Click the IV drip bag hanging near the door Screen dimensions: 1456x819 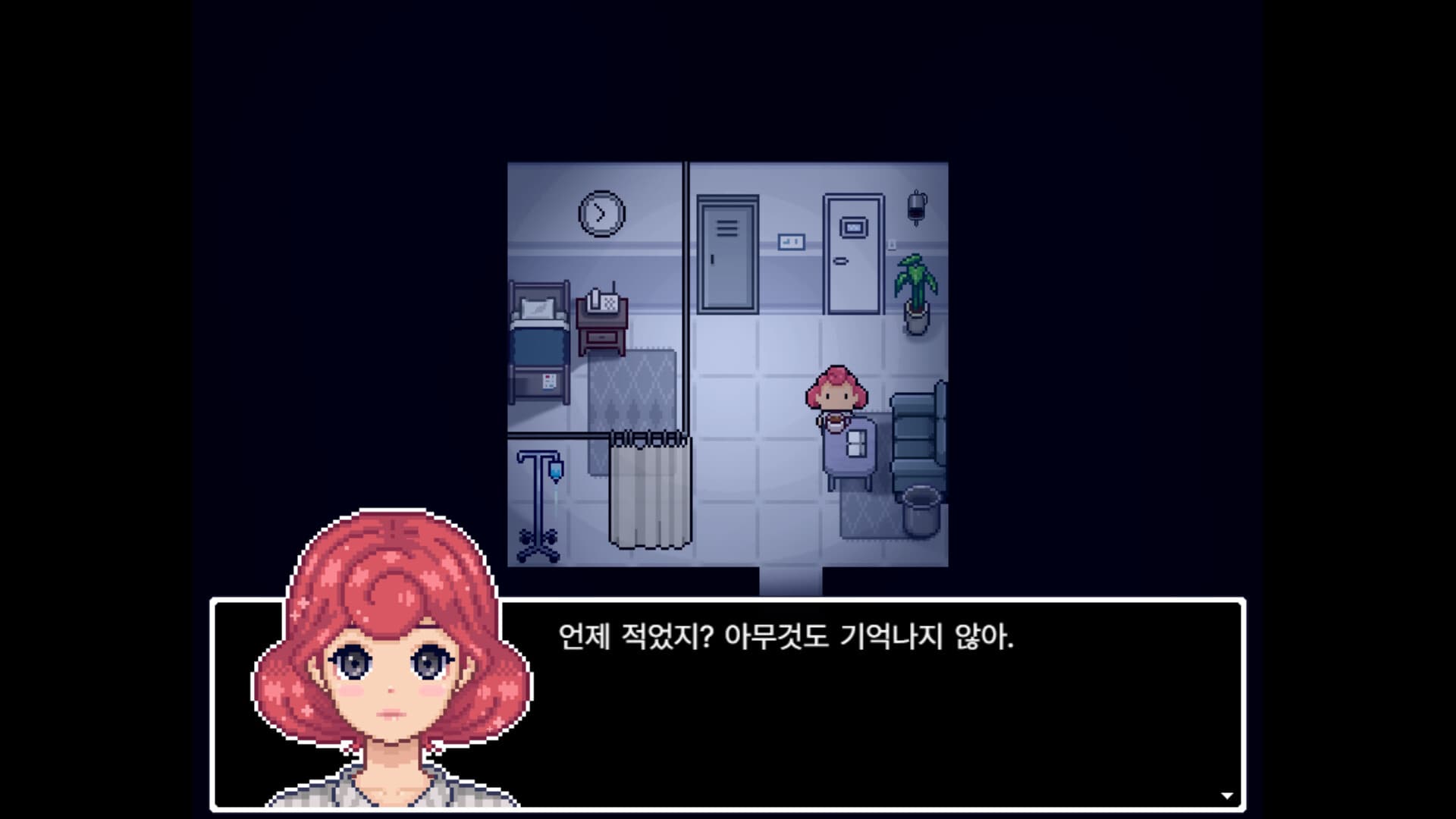[916, 209]
